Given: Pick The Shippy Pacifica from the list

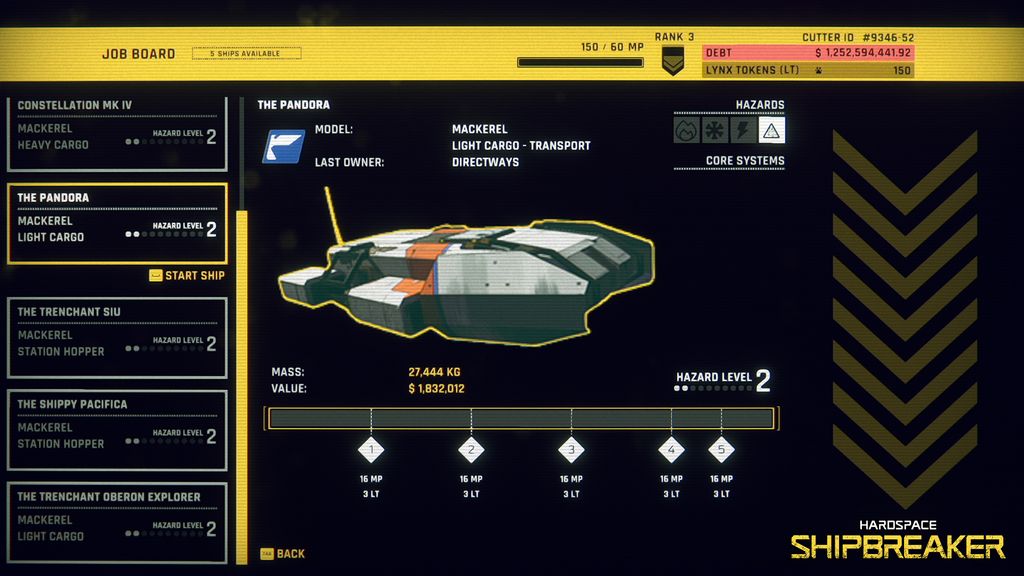Looking at the screenshot, I should tap(117, 430).
